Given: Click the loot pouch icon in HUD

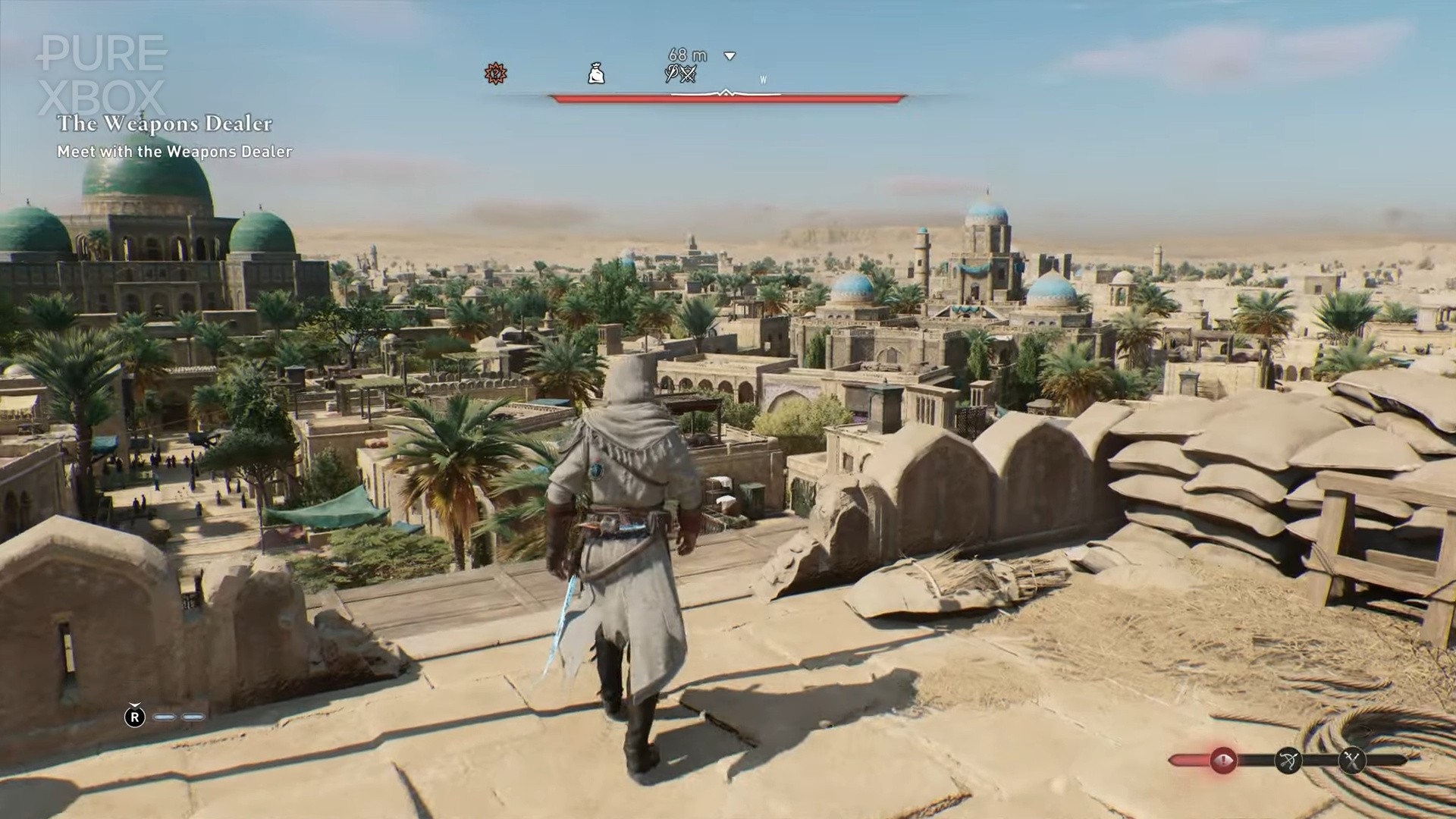Looking at the screenshot, I should (x=597, y=72).
